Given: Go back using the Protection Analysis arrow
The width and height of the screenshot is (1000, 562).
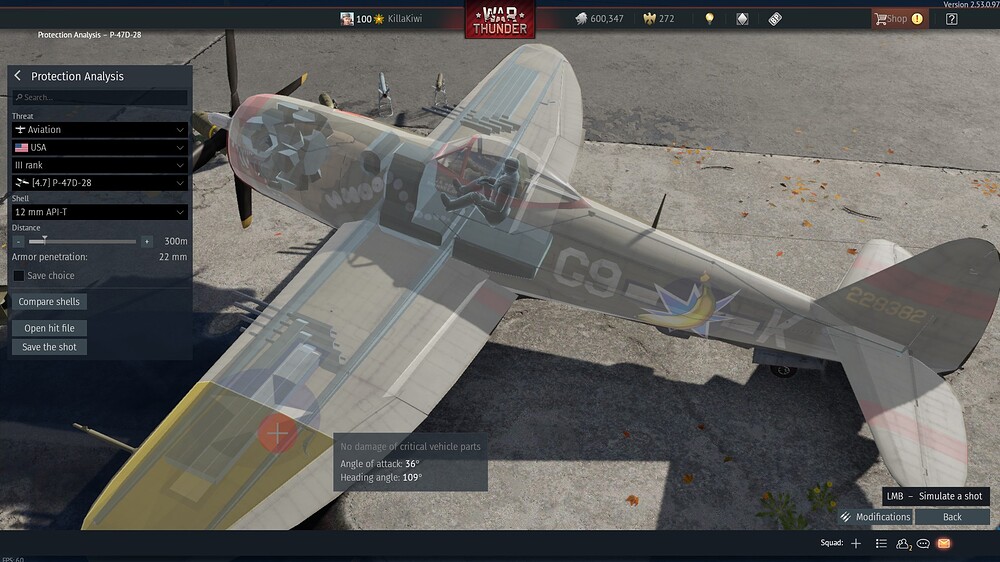Looking at the screenshot, I should pos(18,76).
